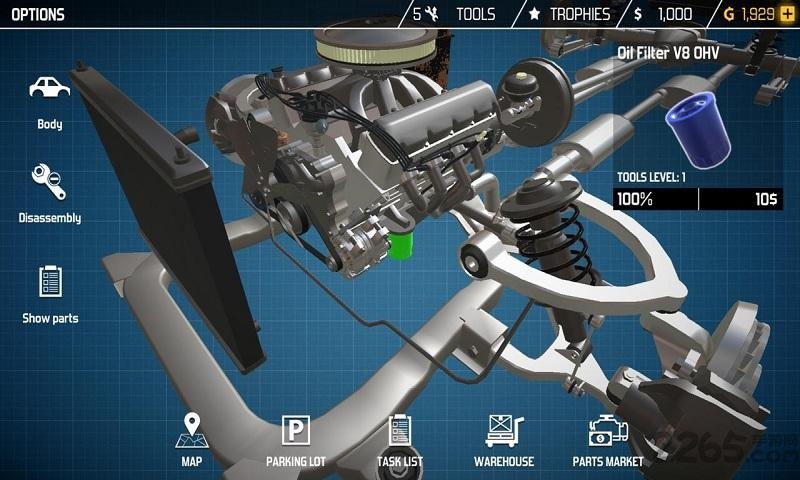
Task: Open the Map
Action: tap(191, 438)
